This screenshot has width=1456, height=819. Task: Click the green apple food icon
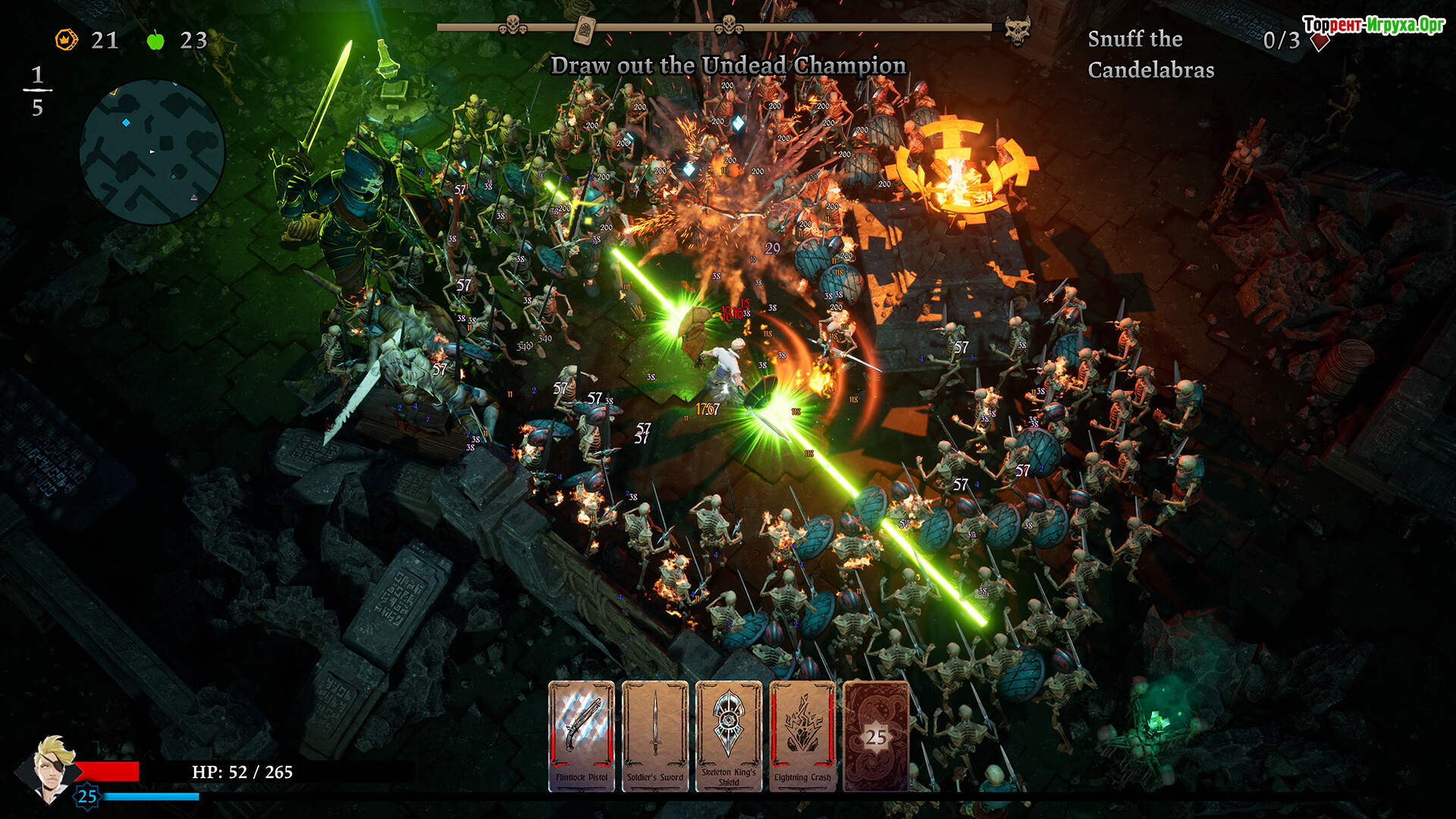tap(155, 40)
